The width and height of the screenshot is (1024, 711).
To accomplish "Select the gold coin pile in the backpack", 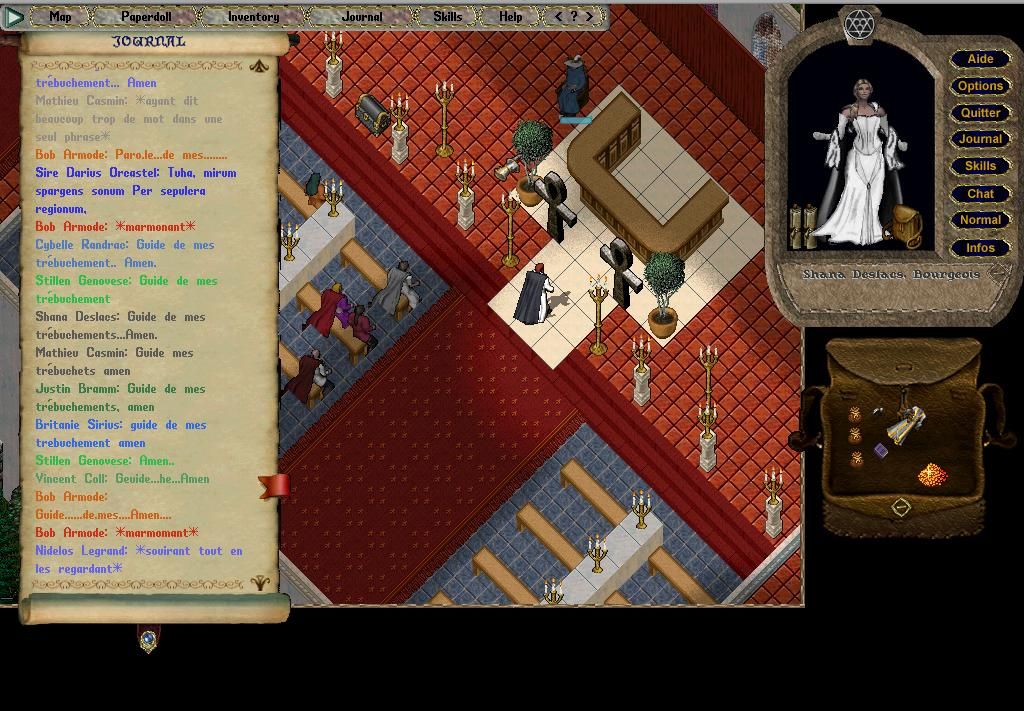I will pyautogui.click(x=931, y=473).
